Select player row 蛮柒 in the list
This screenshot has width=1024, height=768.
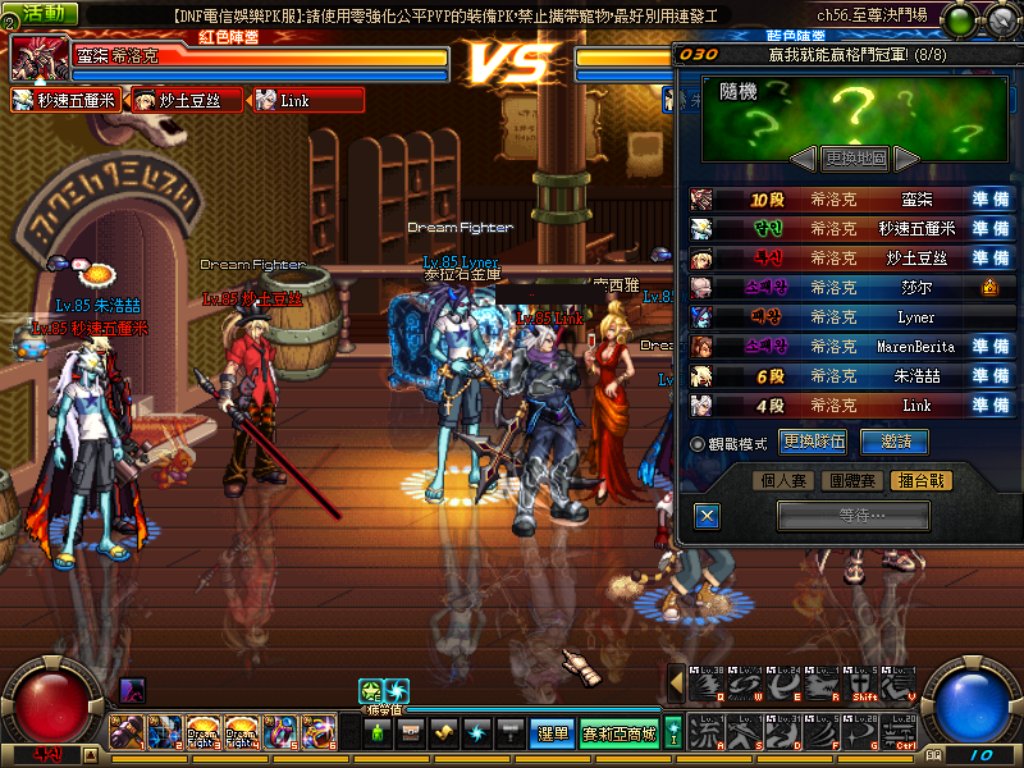pyautogui.click(x=852, y=199)
